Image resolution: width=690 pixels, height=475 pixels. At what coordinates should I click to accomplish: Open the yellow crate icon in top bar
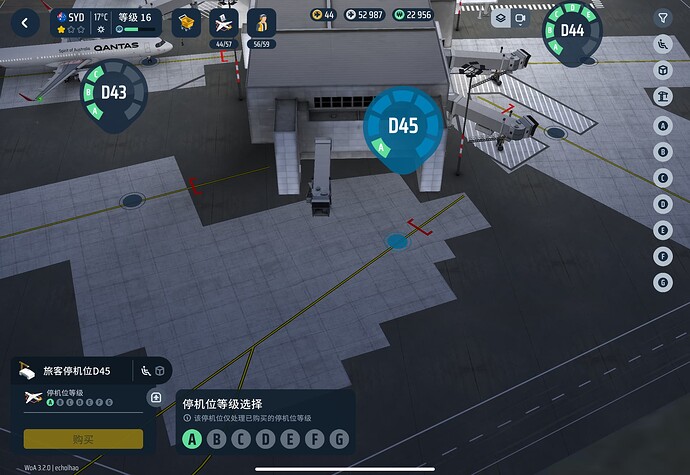[x=185, y=21]
